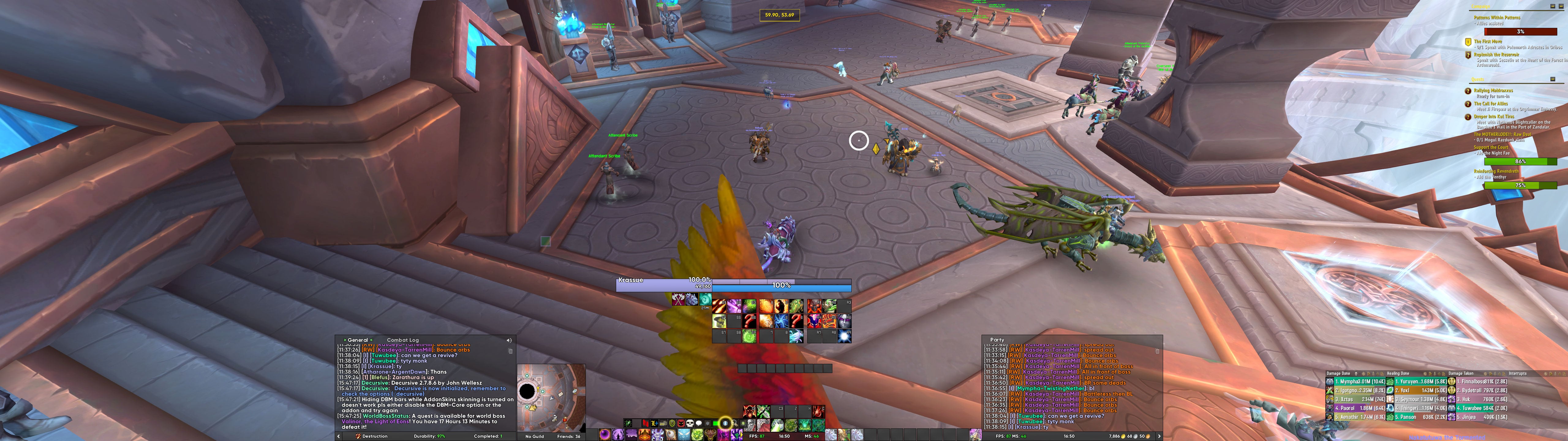Select The First Move quest in tracker
Image resolution: width=1568 pixels, height=441 pixels.
coord(1488,41)
